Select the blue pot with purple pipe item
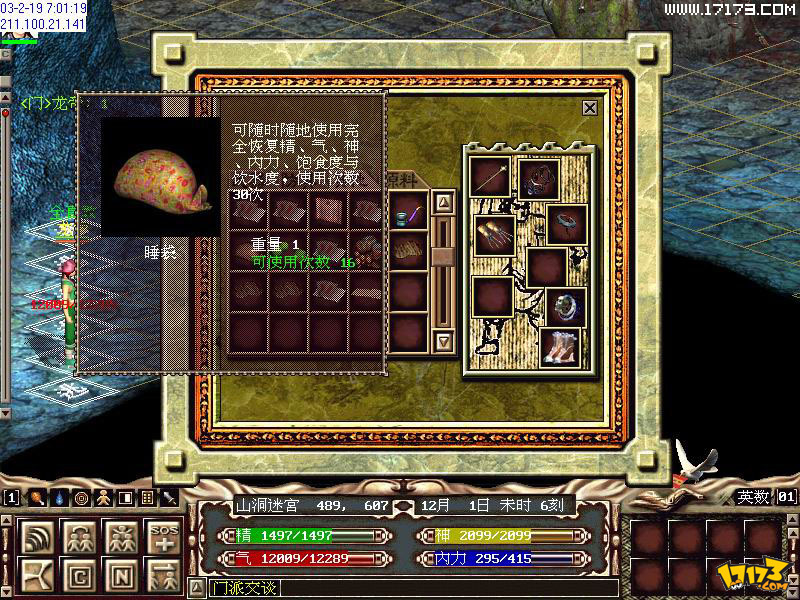 click(408, 214)
